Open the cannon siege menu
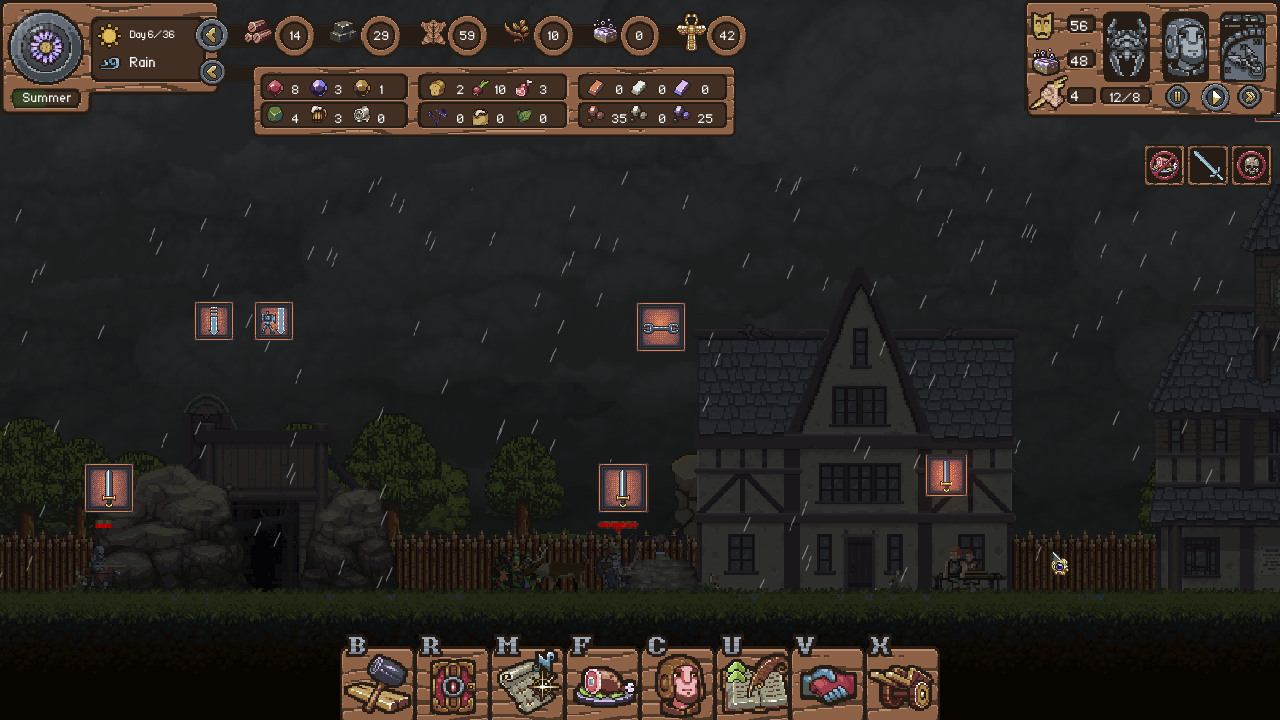The height and width of the screenshot is (720, 1280). (901, 686)
